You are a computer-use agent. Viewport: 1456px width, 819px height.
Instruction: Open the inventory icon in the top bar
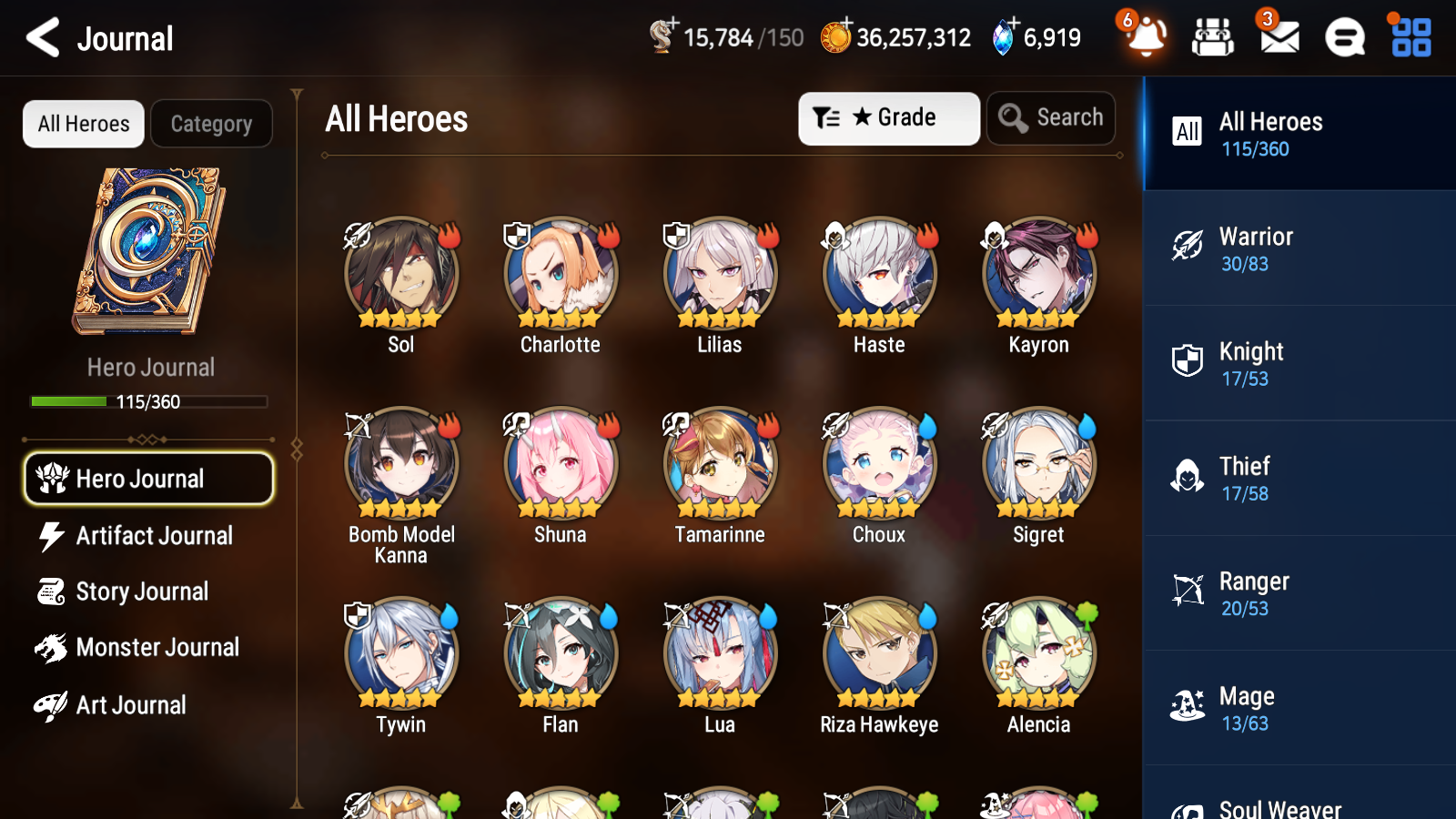(x=1213, y=38)
